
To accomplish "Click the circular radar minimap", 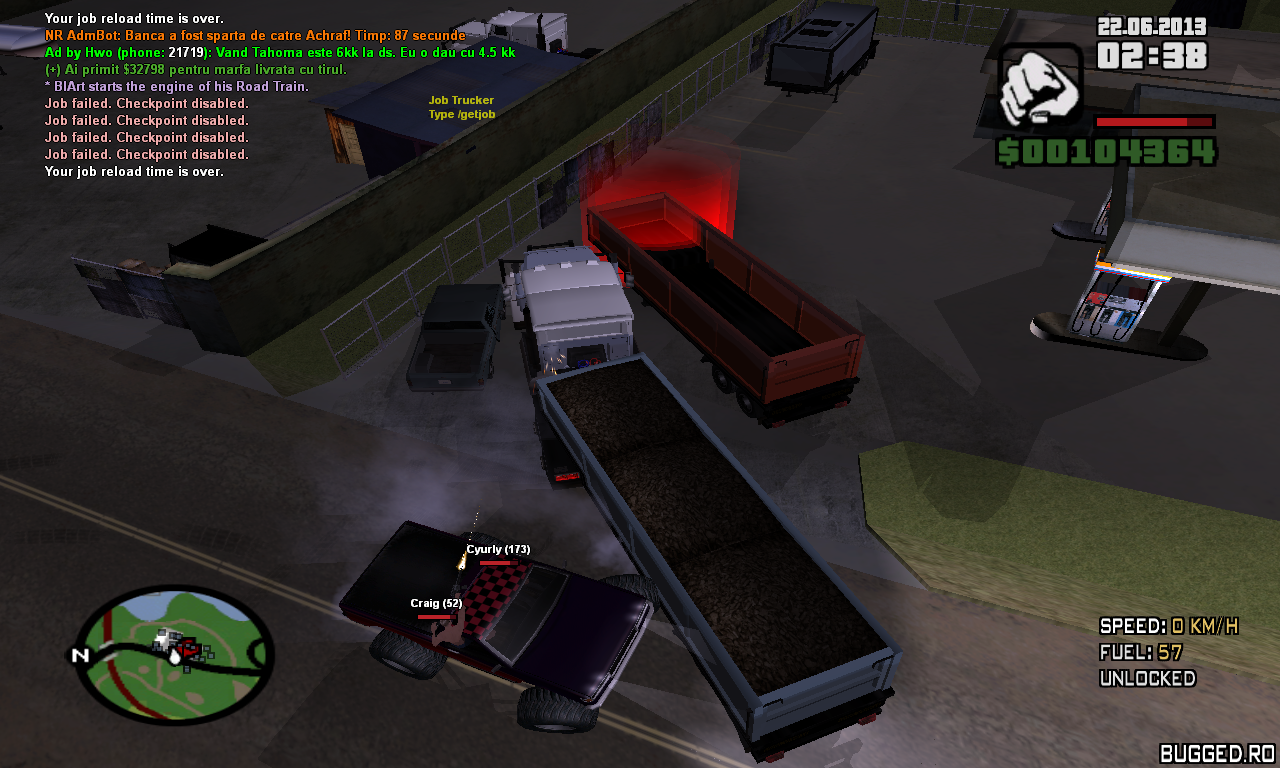I will (x=176, y=655).
